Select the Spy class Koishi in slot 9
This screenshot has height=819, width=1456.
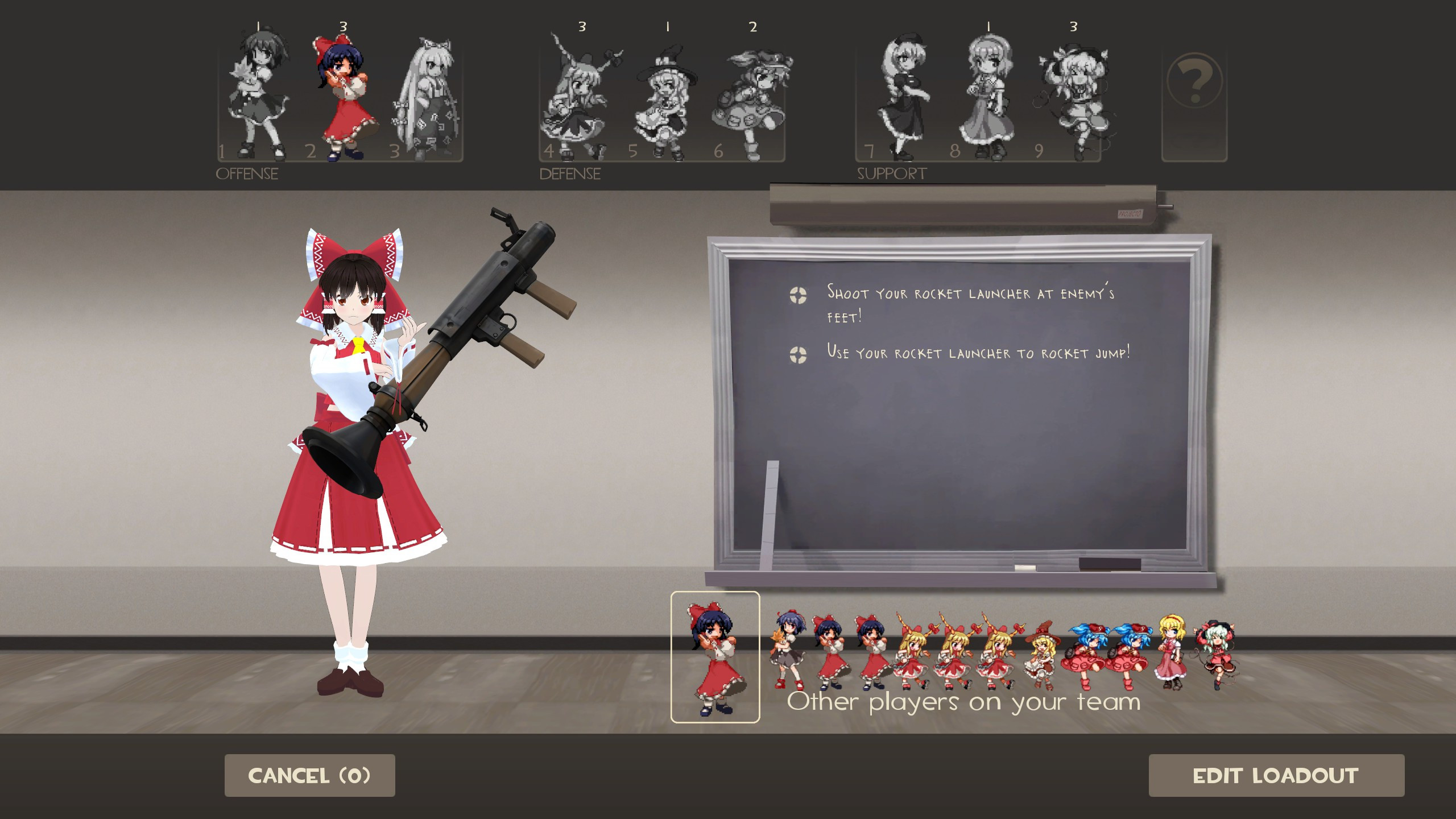(x=1075, y=94)
